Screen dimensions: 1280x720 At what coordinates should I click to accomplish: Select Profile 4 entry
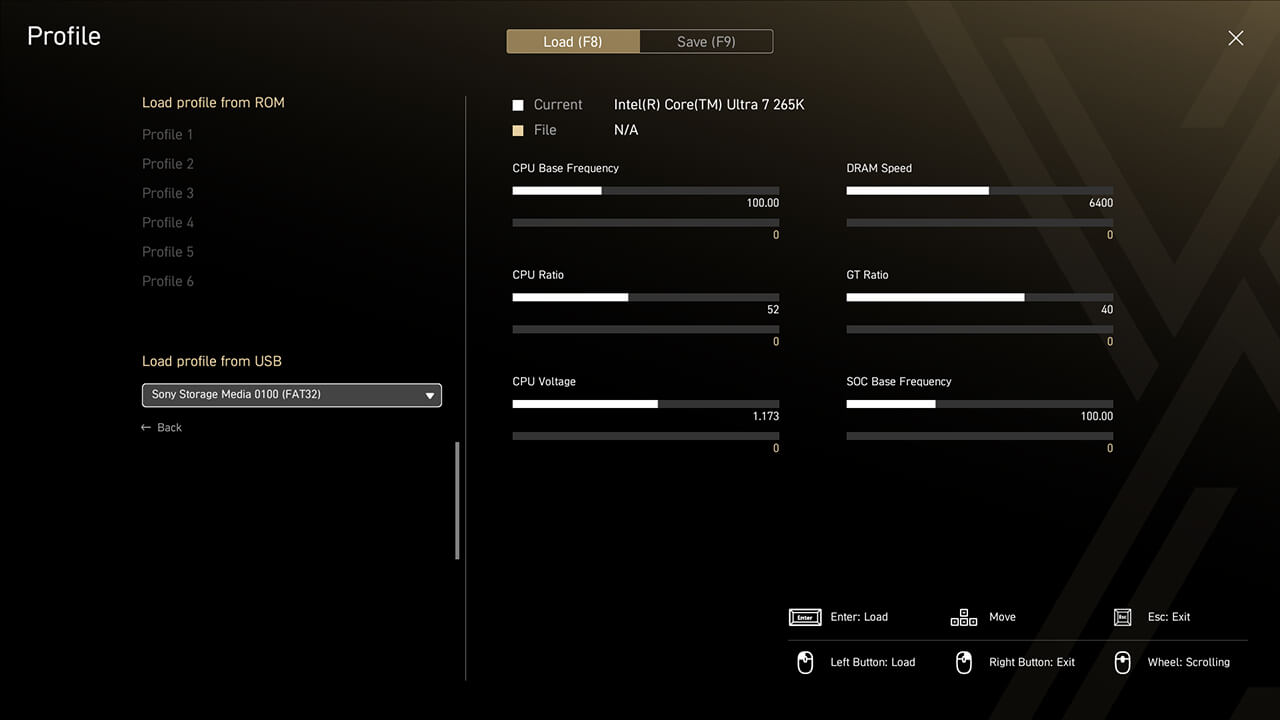click(168, 222)
